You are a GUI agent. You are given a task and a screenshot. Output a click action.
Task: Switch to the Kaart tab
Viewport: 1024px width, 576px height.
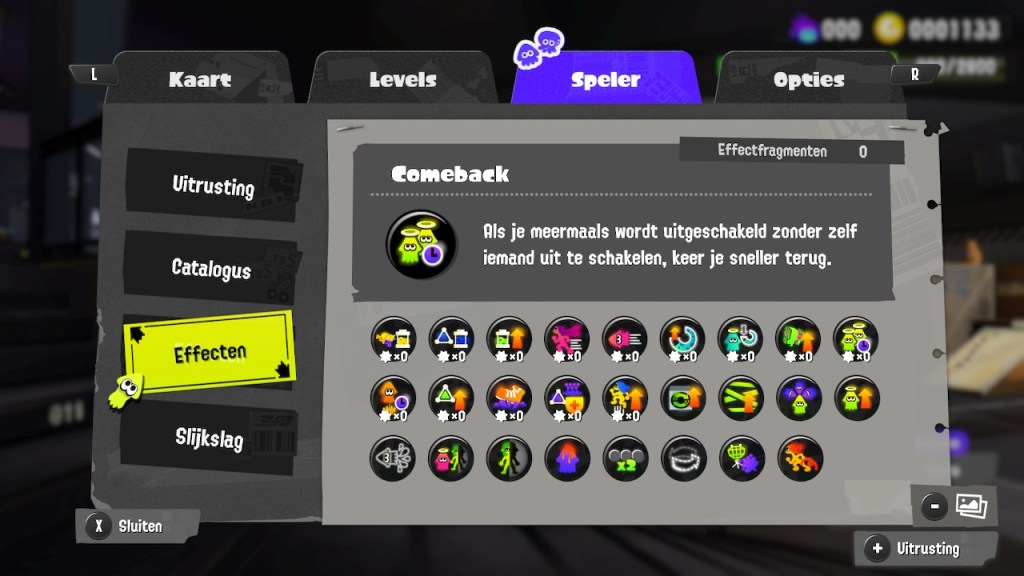tap(200, 80)
